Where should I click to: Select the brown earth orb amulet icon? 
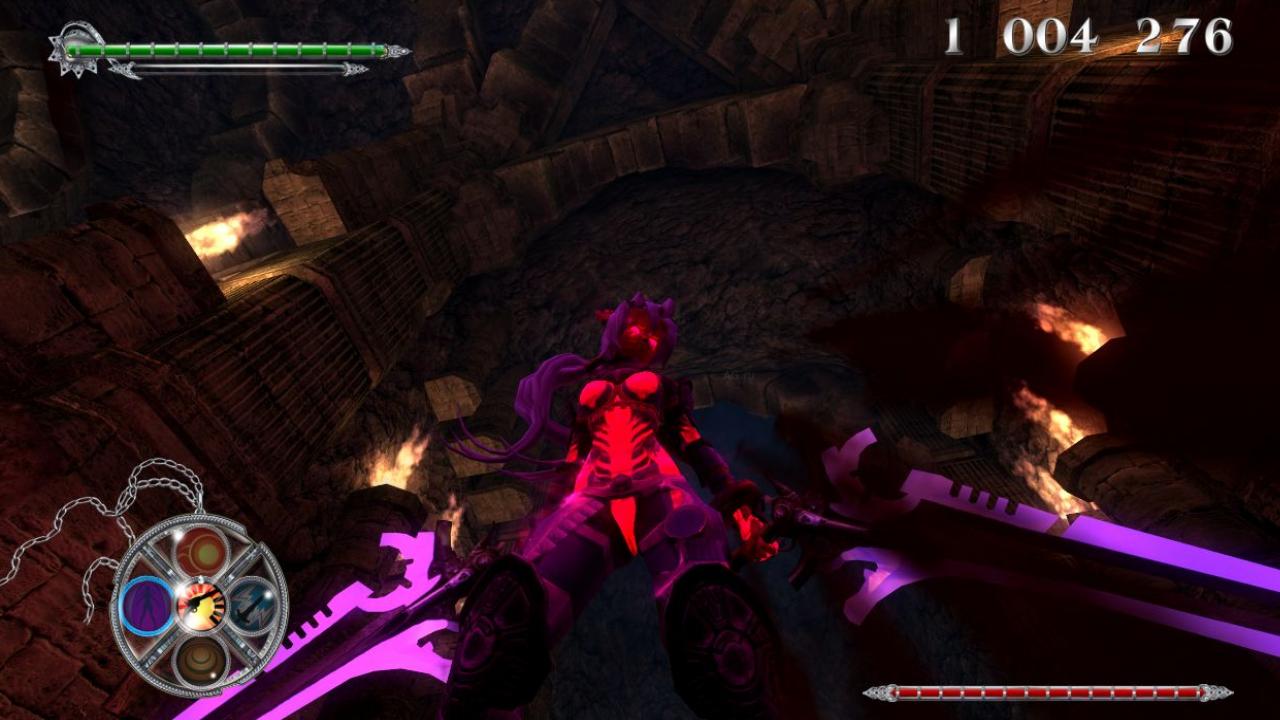[x=200, y=657]
